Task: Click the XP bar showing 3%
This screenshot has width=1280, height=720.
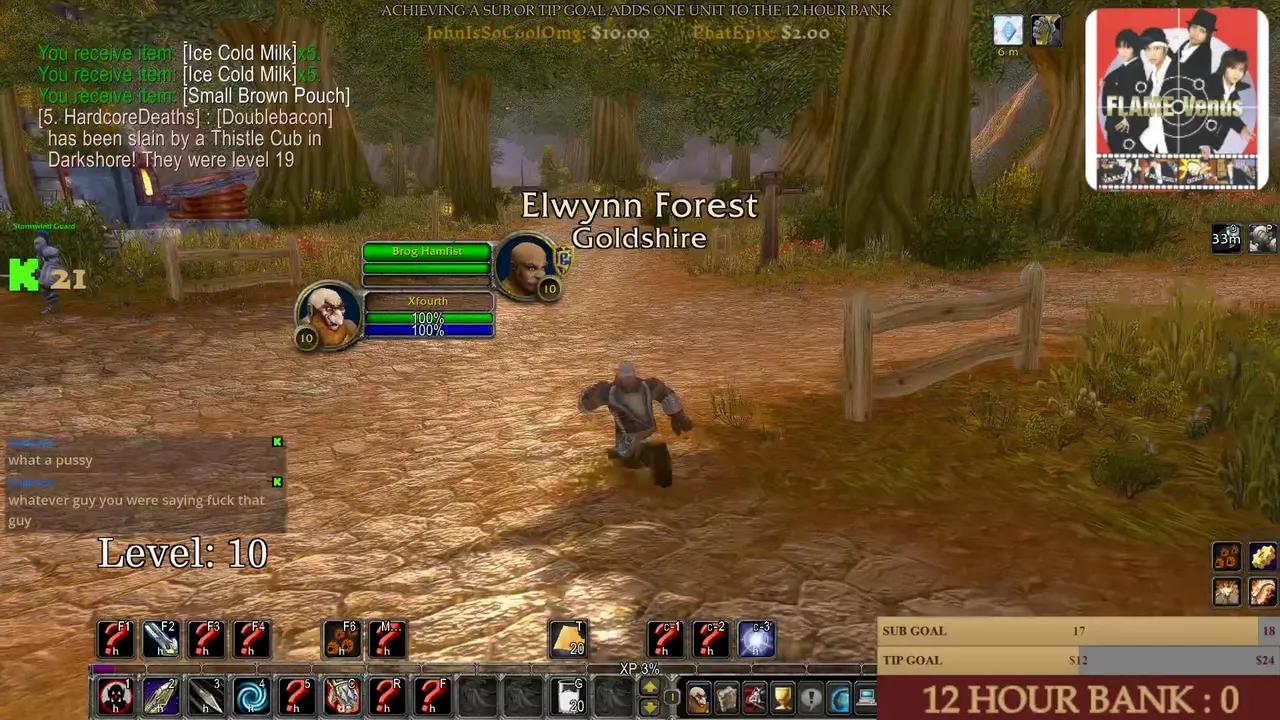Action: pos(639,668)
